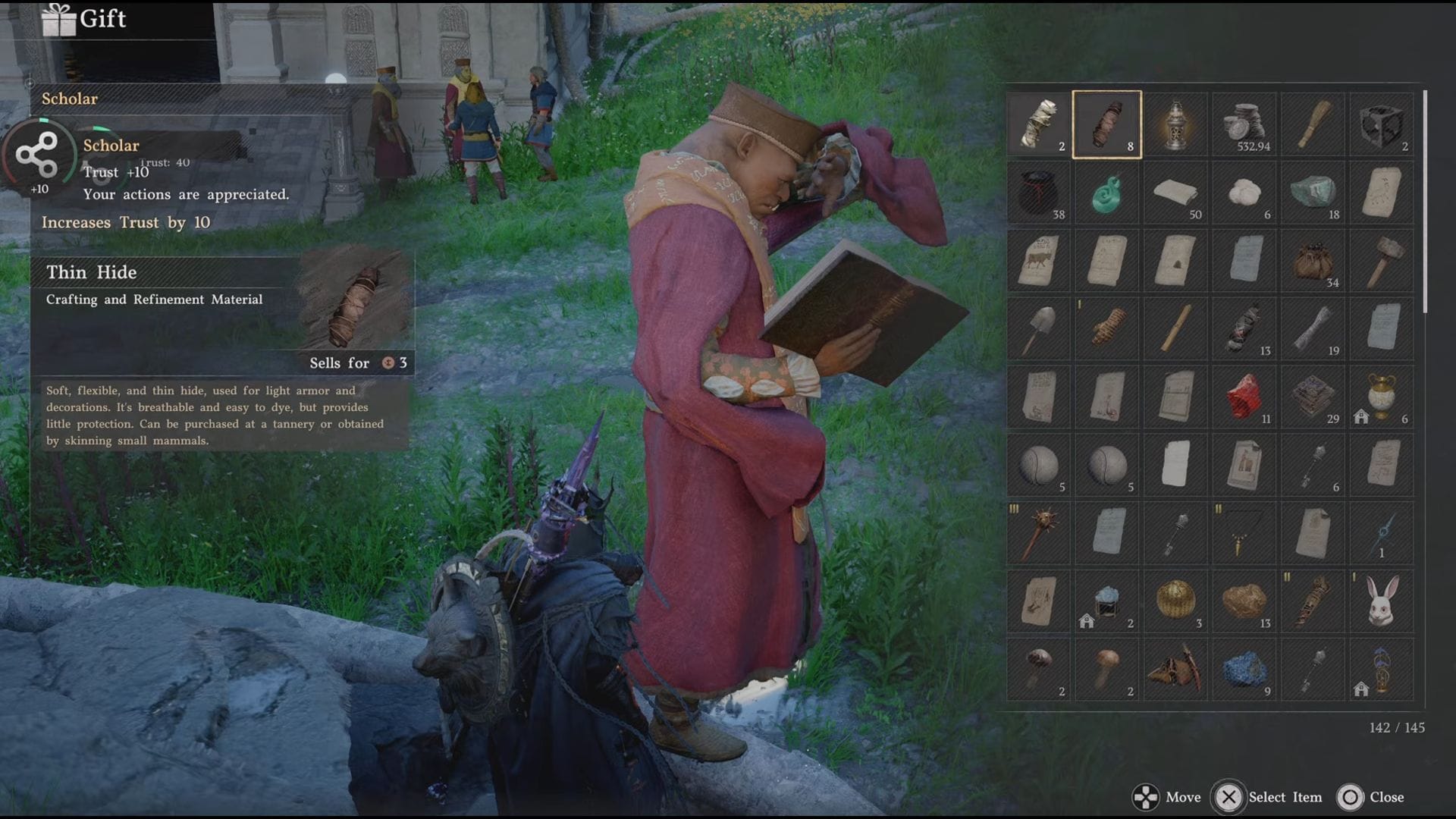
Task: Choose the green jade spiral pendant
Action: click(1106, 193)
